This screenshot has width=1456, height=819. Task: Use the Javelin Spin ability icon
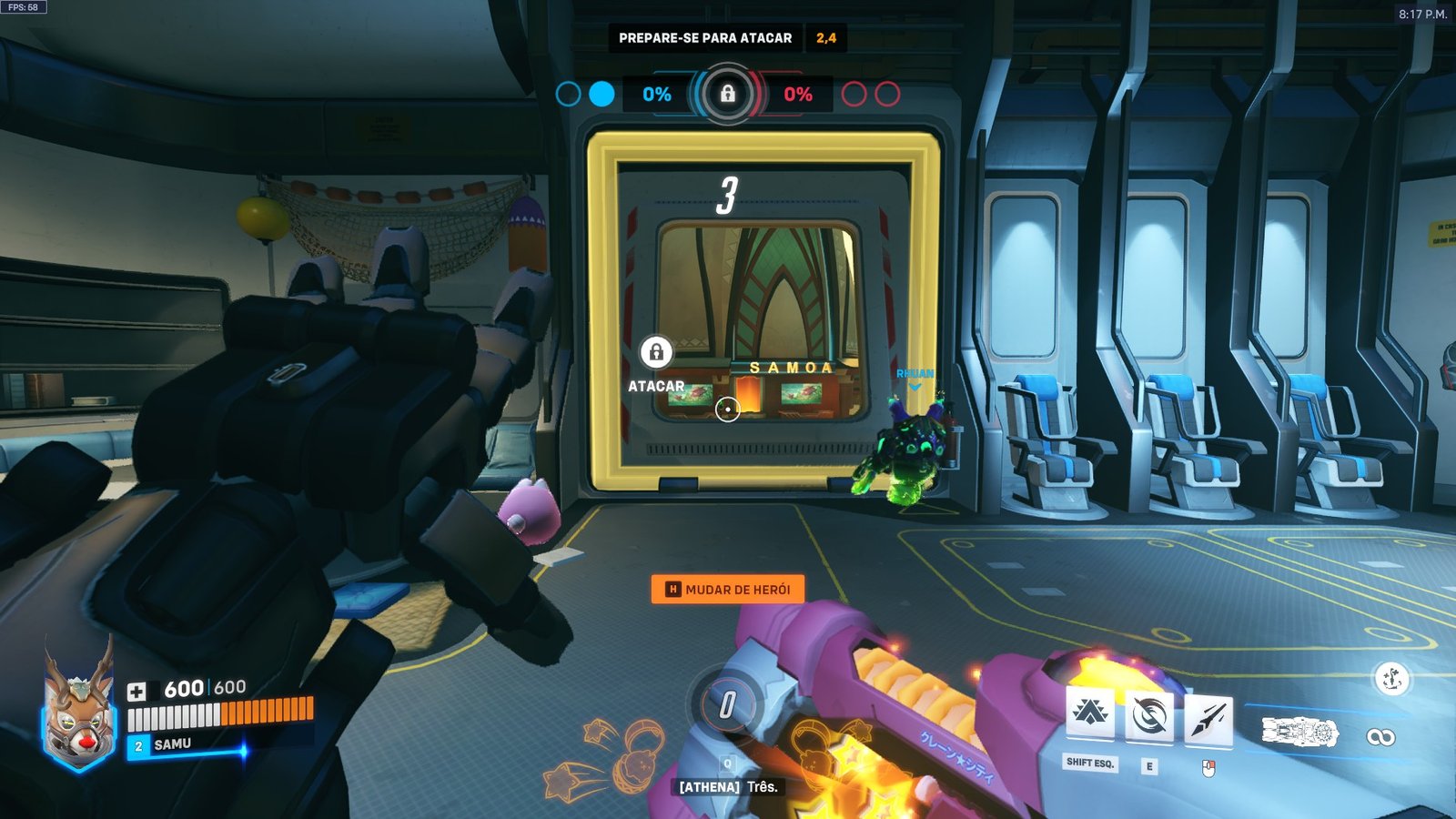click(1149, 717)
